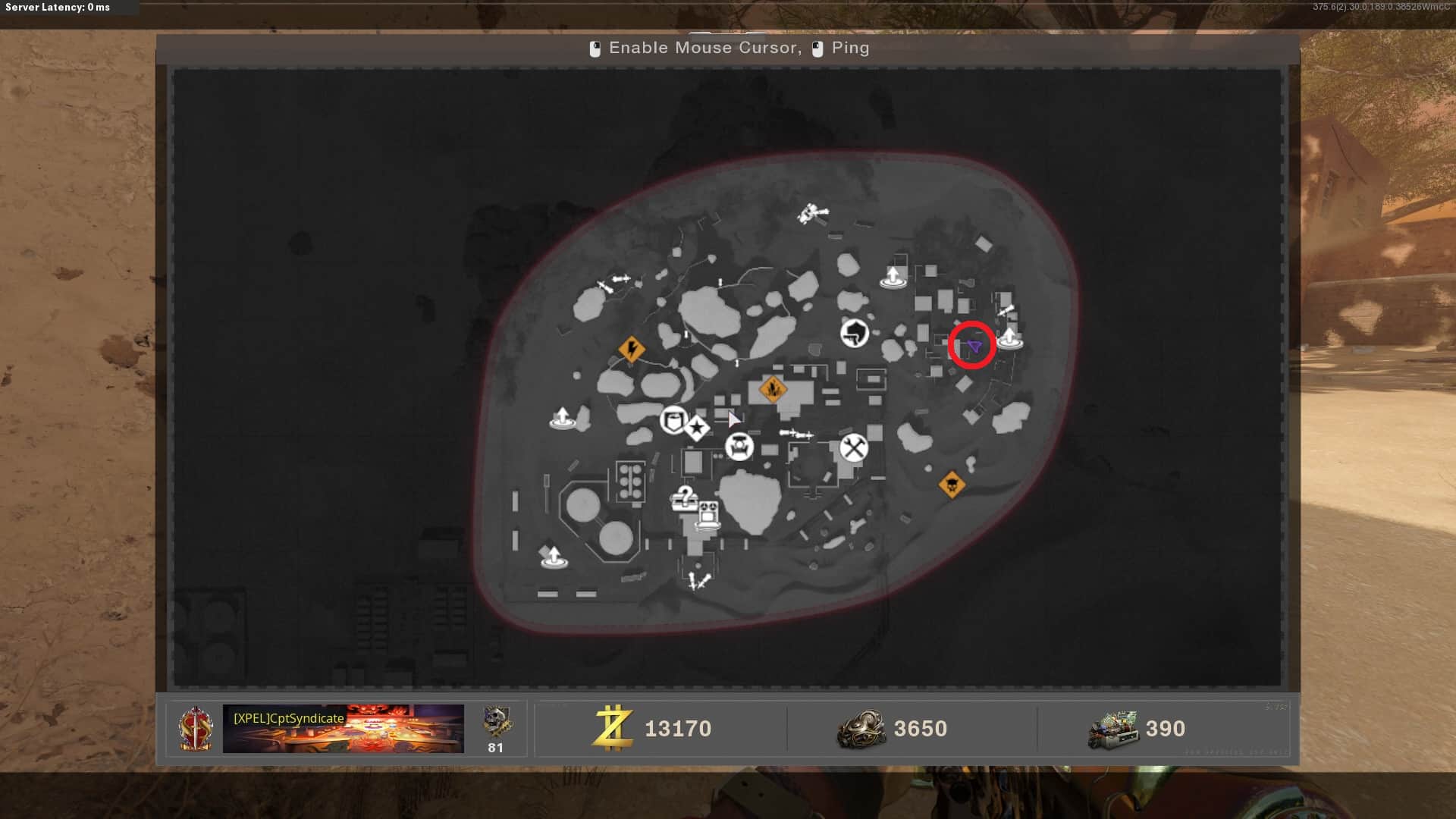The image size is (1456, 819).
Task: Select the skull prestige rank icon
Action: 497,722
